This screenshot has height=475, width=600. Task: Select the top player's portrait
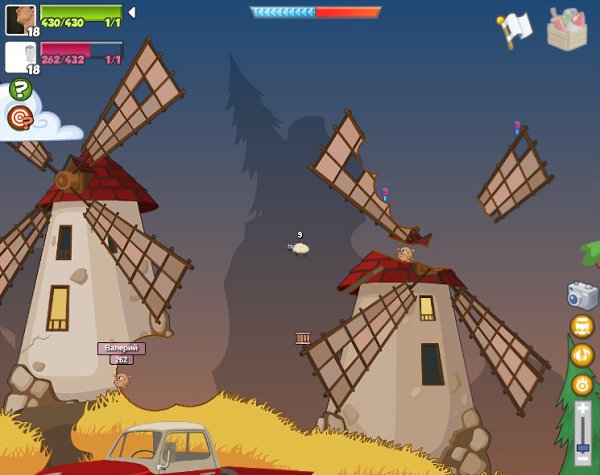(x=20, y=18)
